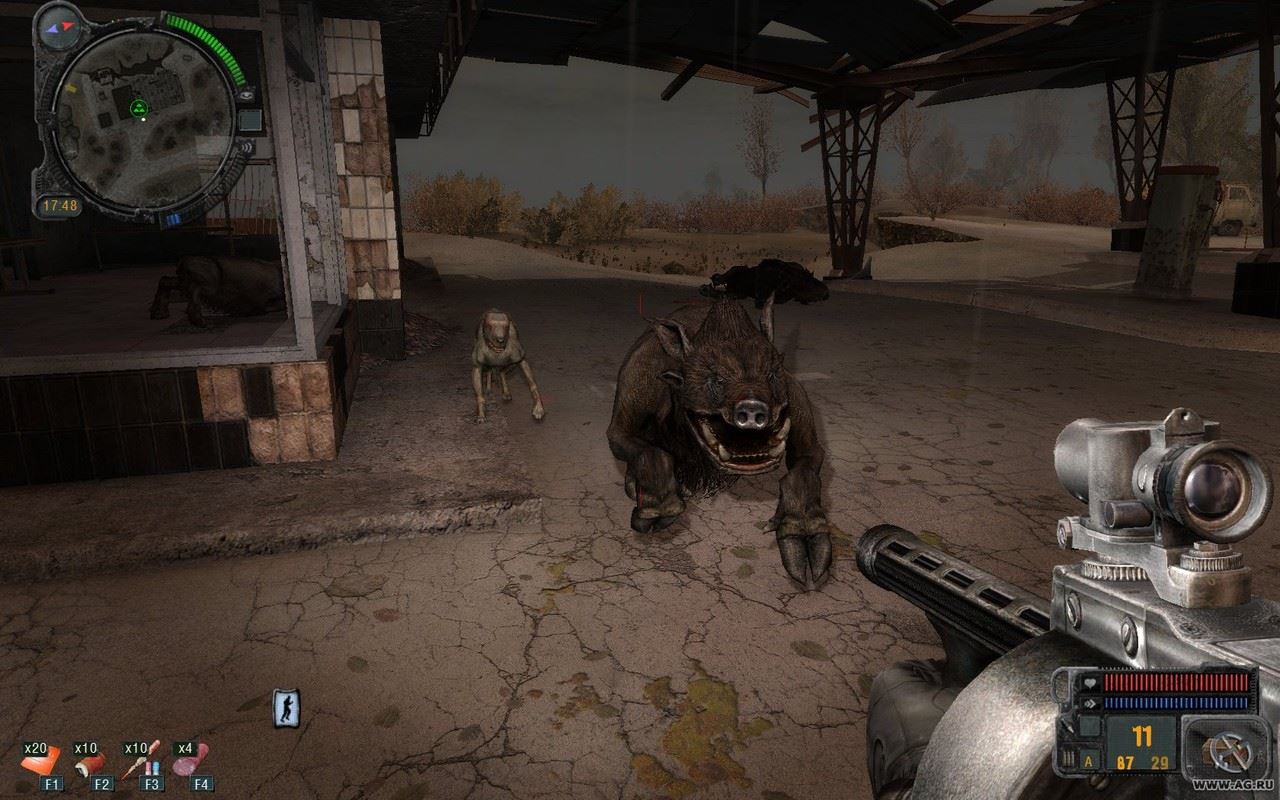Toggle the running stance indicator icon
The image size is (1280, 800).
pyautogui.click(x=285, y=709)
